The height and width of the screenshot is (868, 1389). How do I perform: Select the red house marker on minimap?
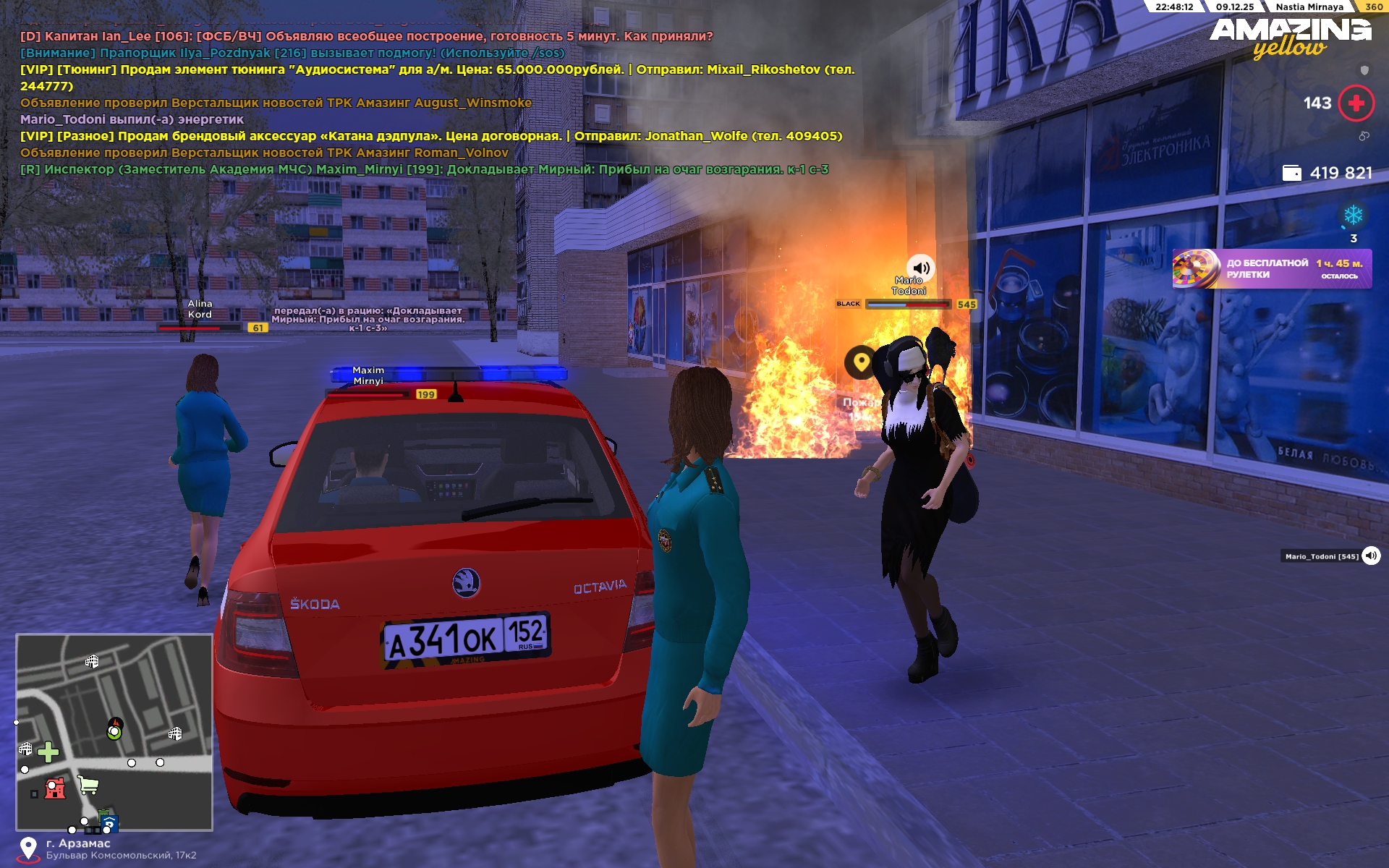(55, 788)
